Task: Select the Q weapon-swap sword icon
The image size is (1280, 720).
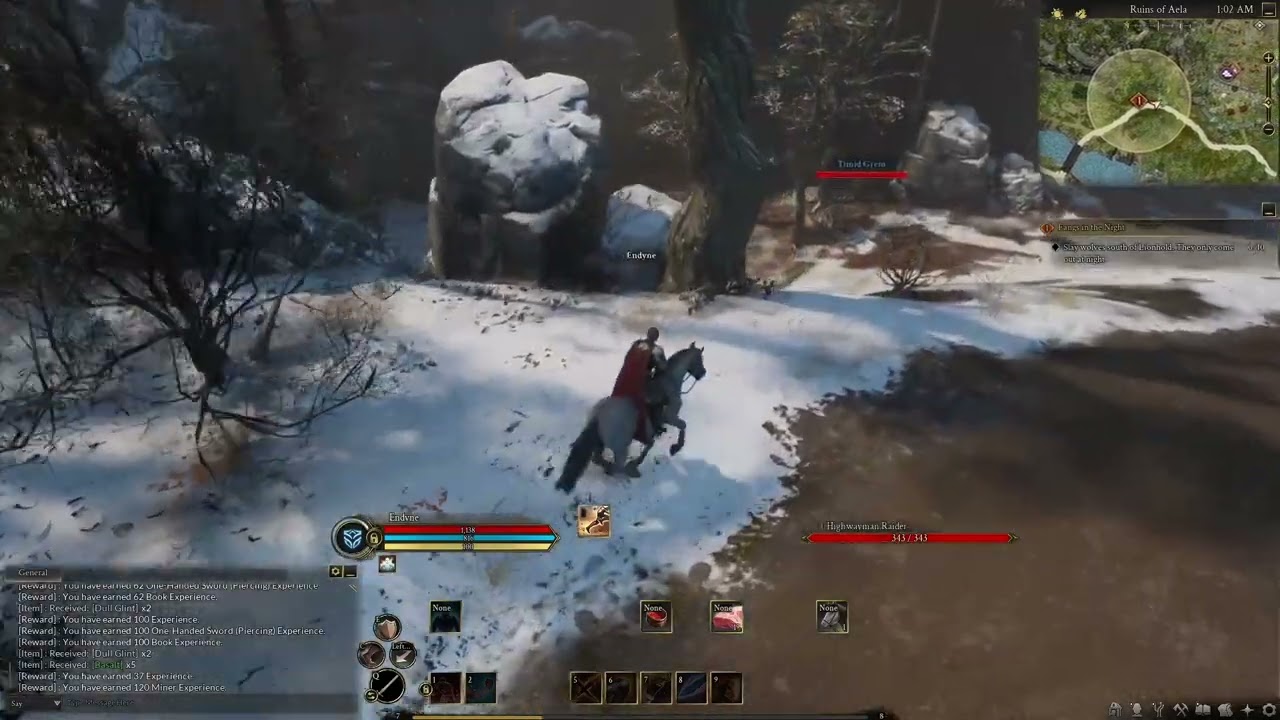Action: coord(388,686)
